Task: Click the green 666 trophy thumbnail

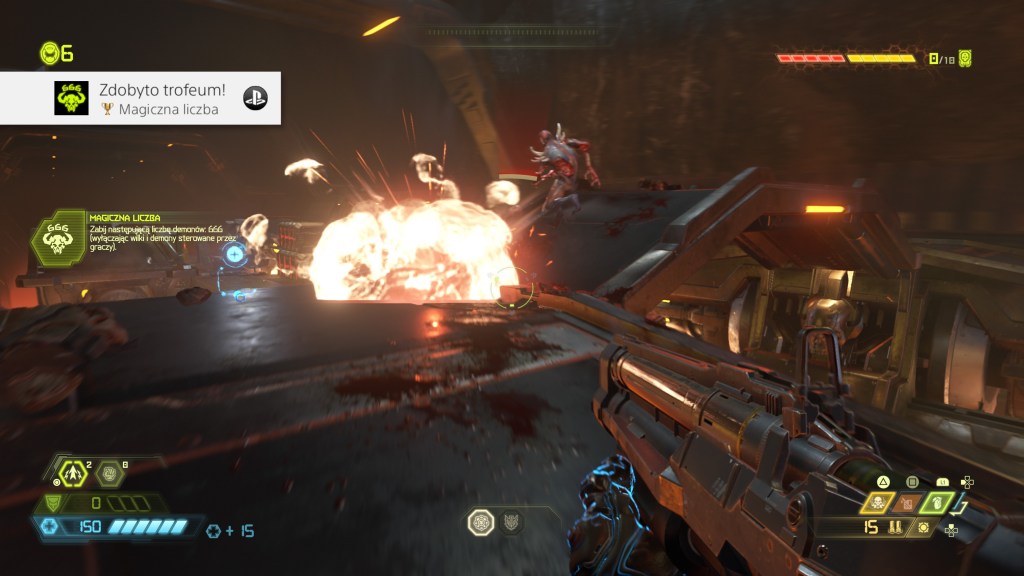Action: click(71, 98)
